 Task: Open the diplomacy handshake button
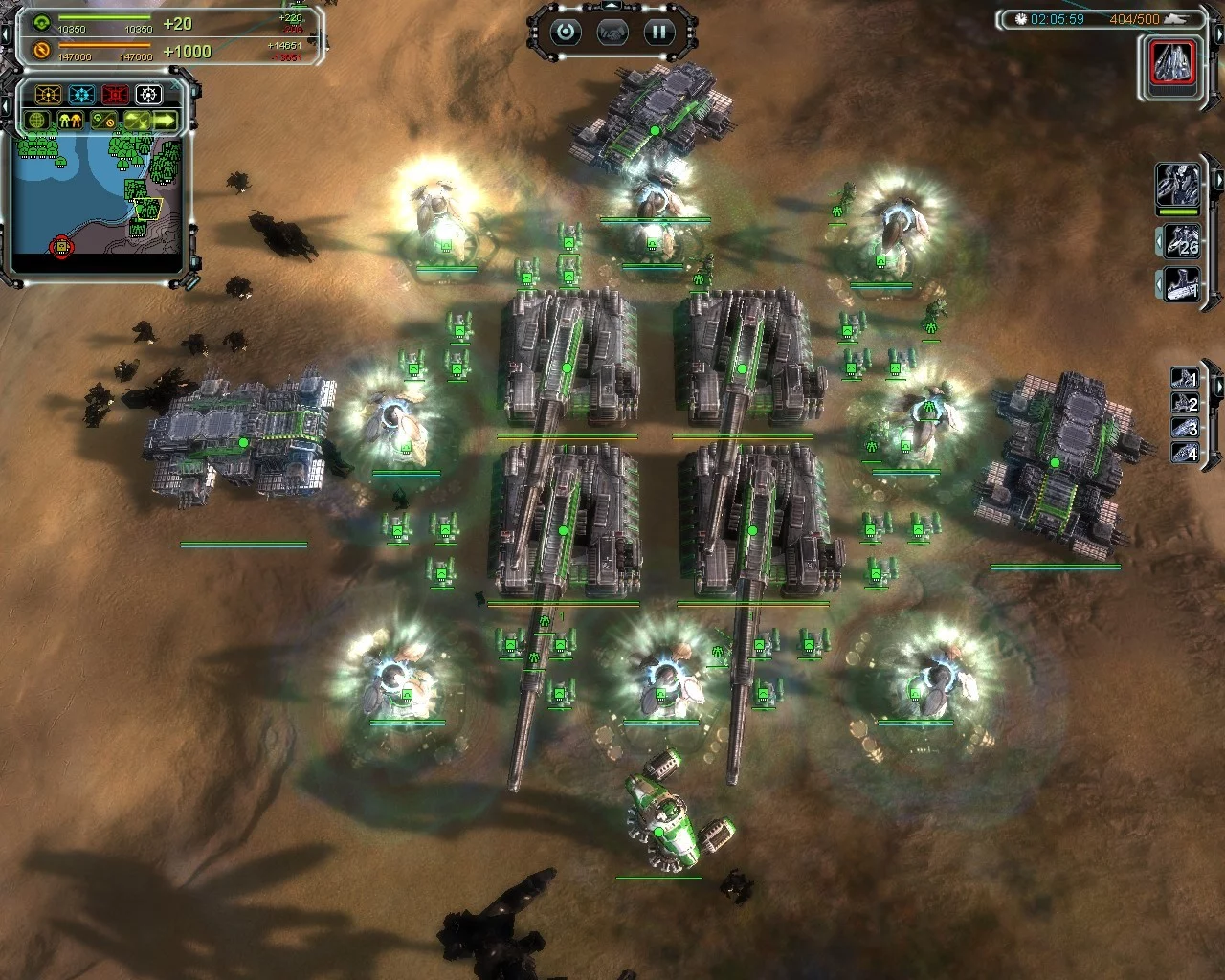coord(612,33)
